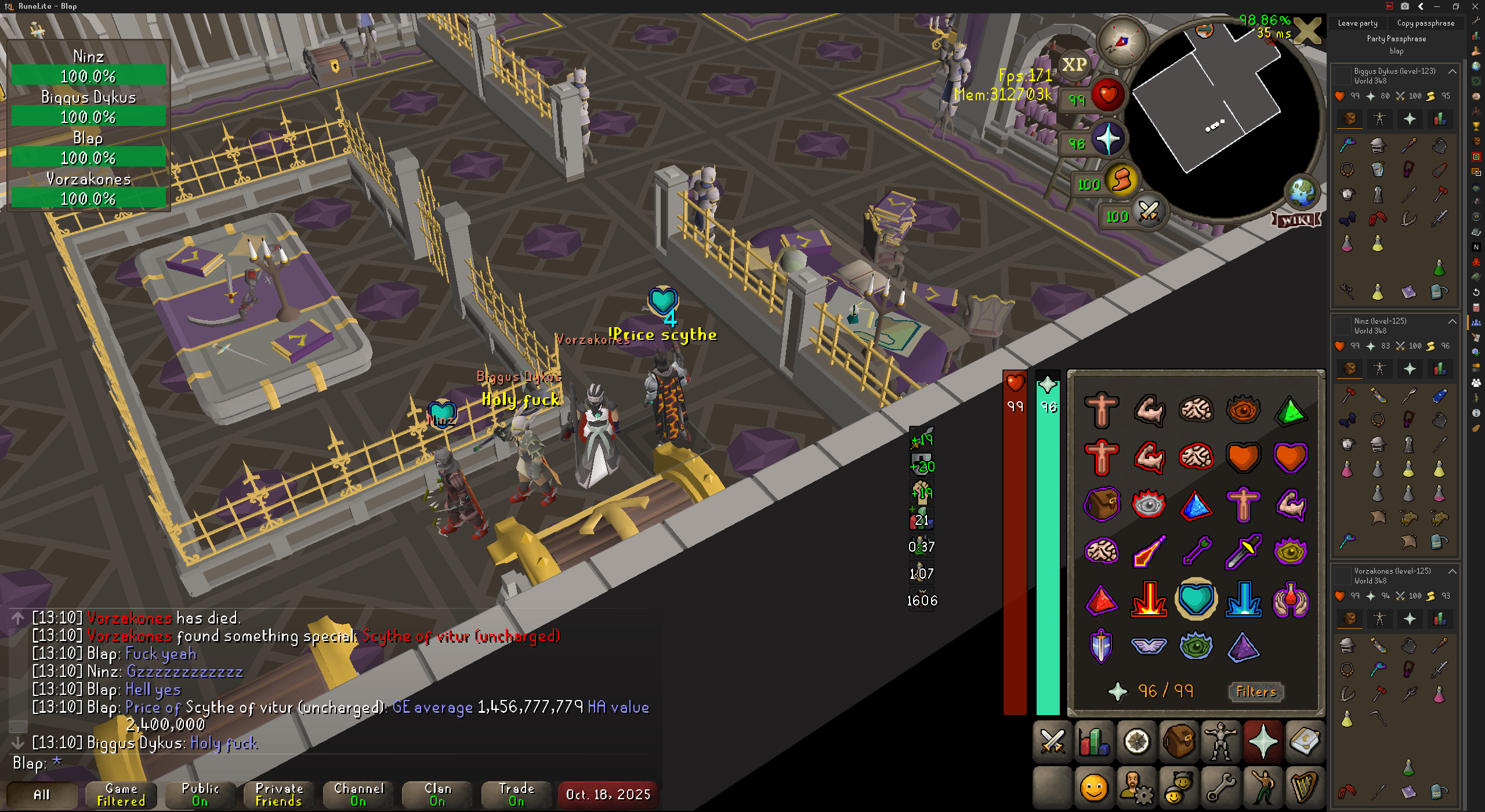The image size is (1485, 812).
Task: Open the wrench Settings tab
Action: pyautogui.click(x=1220, y=788)
